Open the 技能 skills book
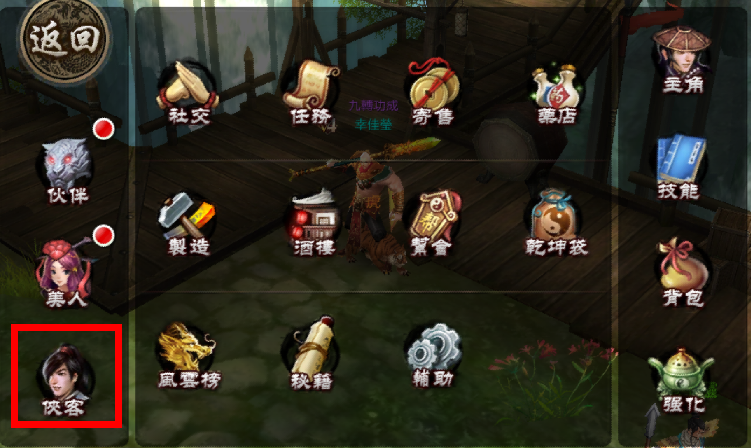Screen dimensions: 751x448 pos(680,165)
